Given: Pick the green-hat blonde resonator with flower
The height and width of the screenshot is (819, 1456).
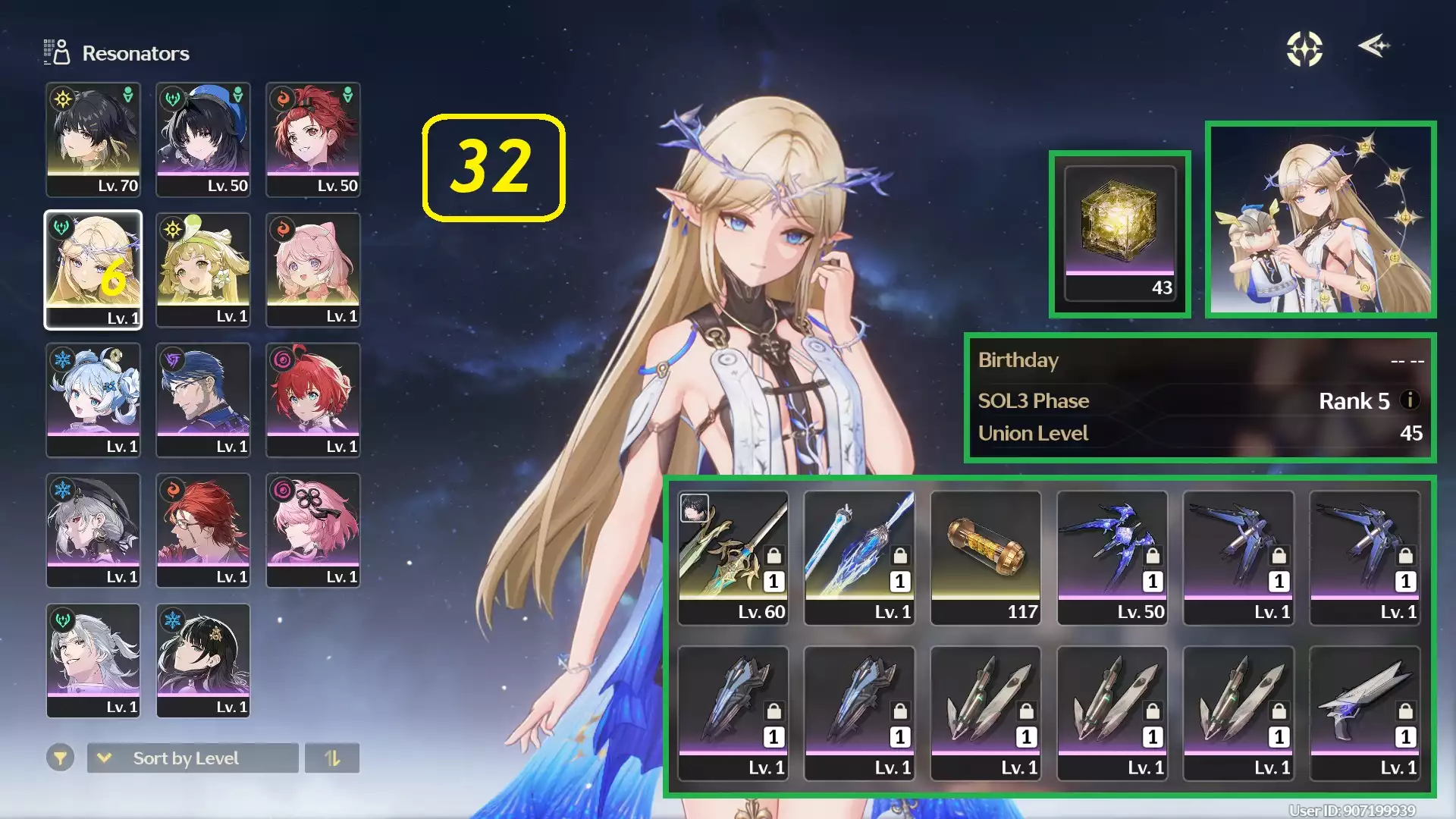Looking at the screenshot, I should (x=203, y=270).
